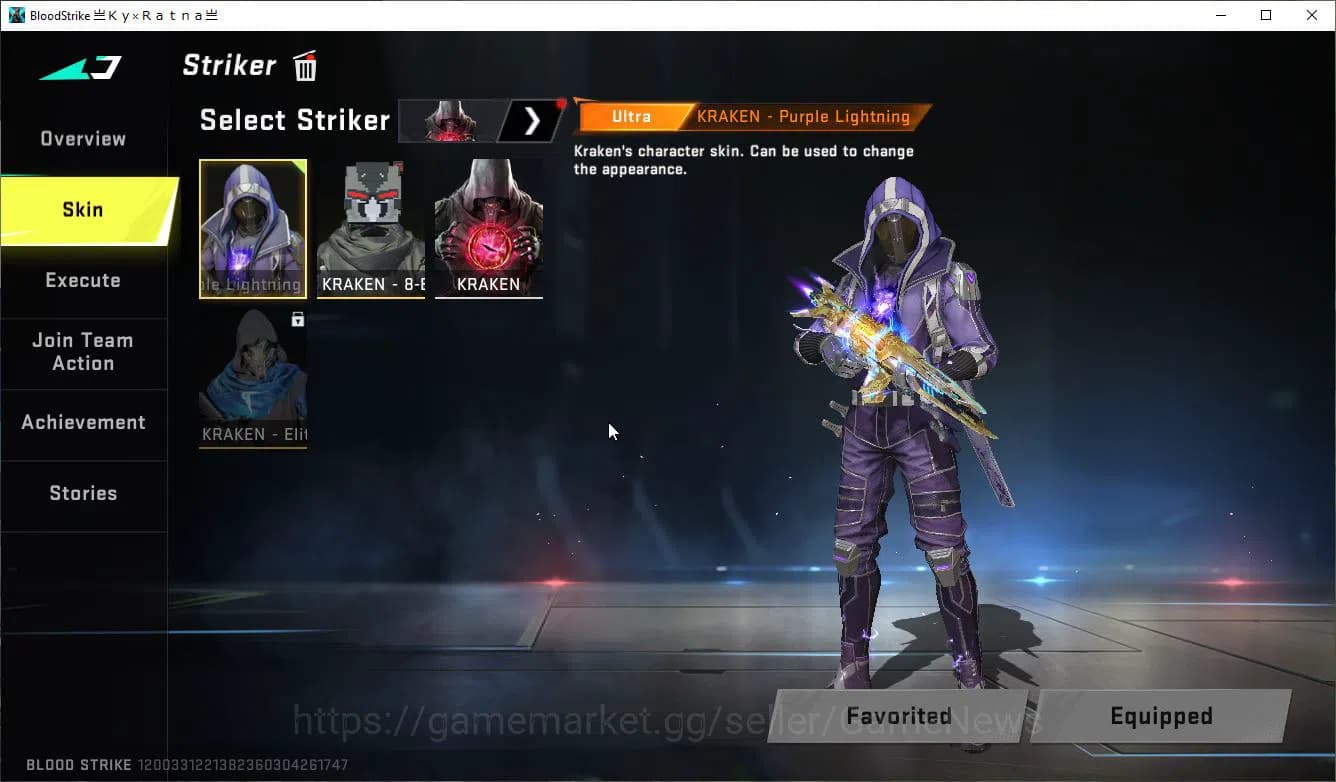
Task: Click the orange Ultra rarity badge
Action: pos(631,116)
